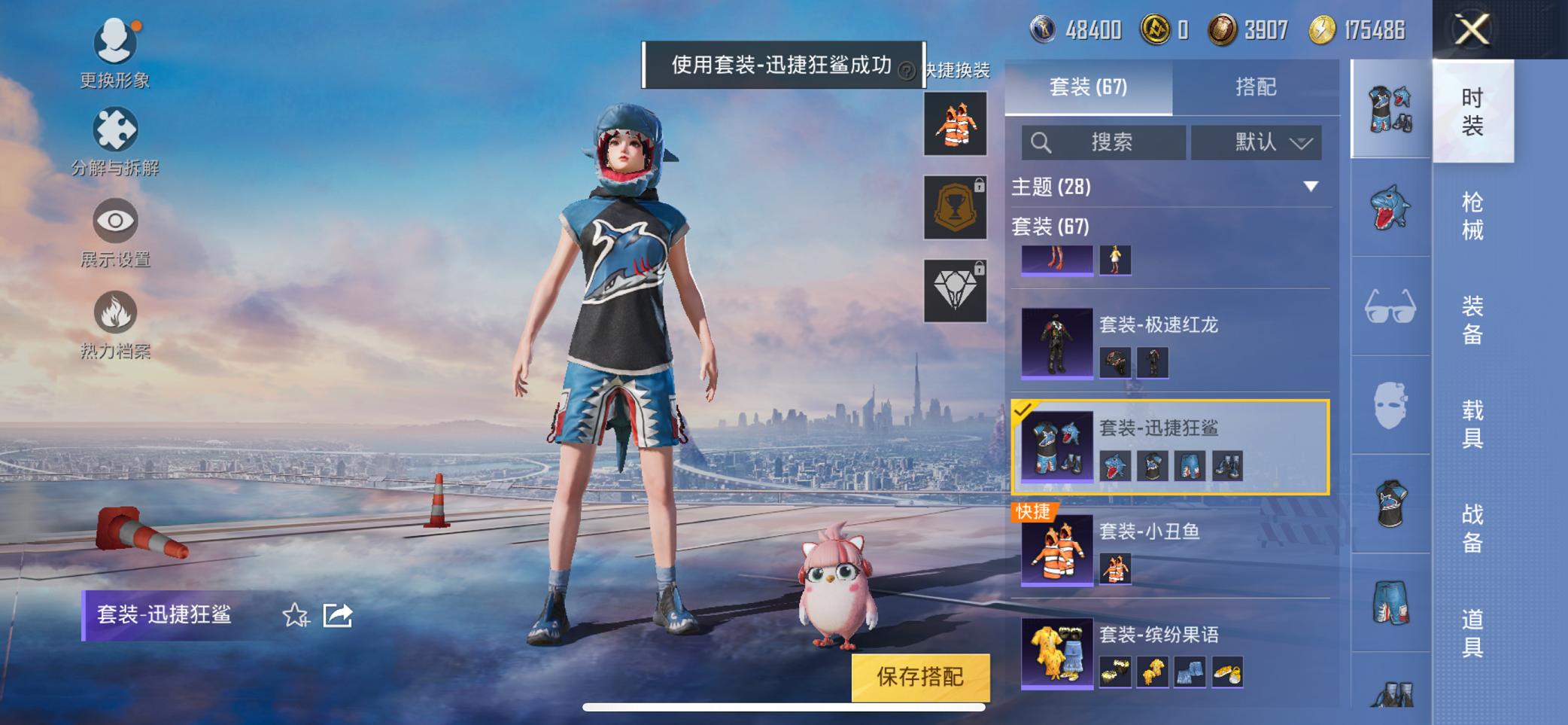Open the 默认 sort dropdown
1568x725 pixels.
(x=1255, y=142)
